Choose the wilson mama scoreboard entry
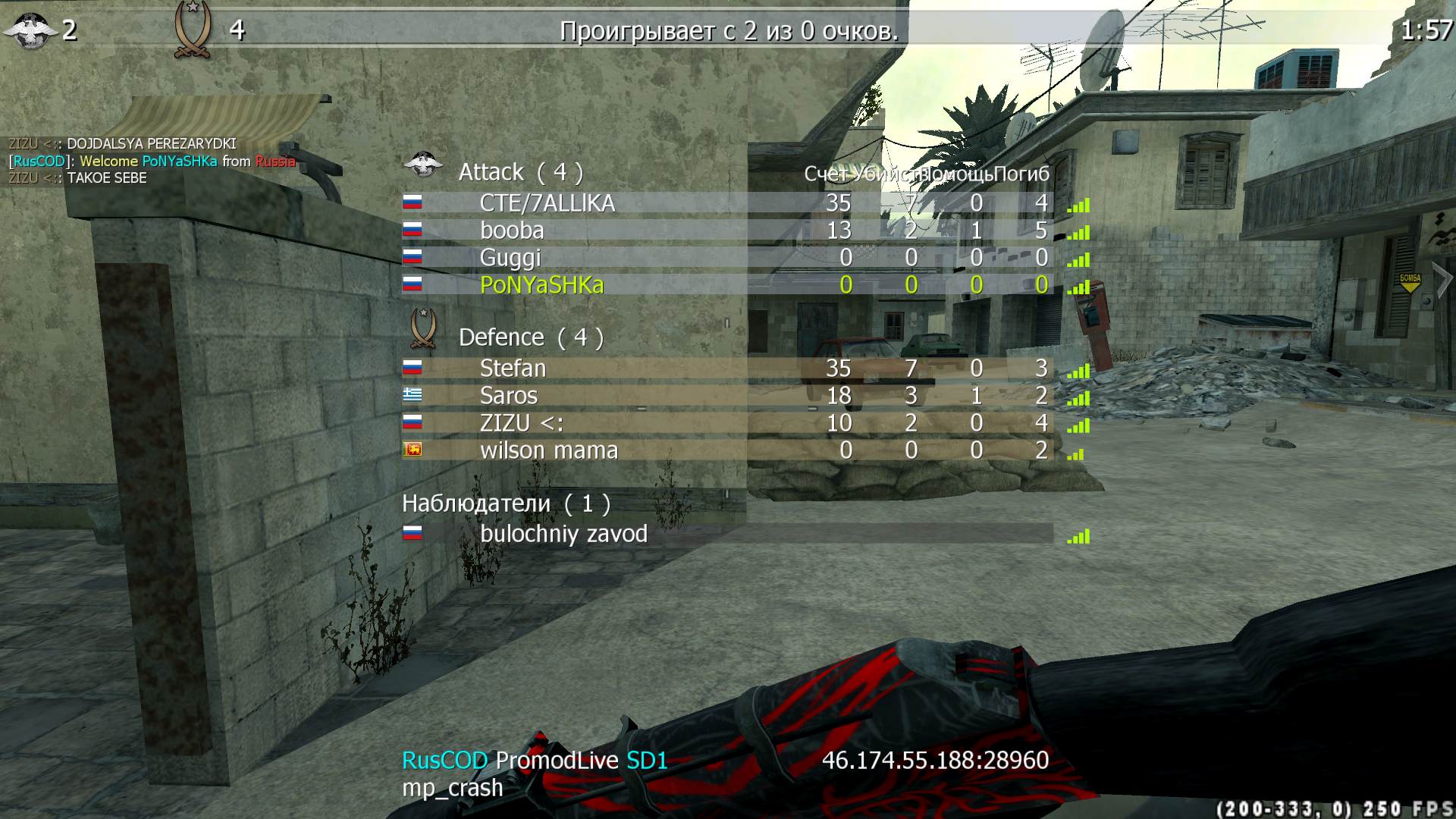This screenshot has width=1456, height=819. click(x=548, y=450)
